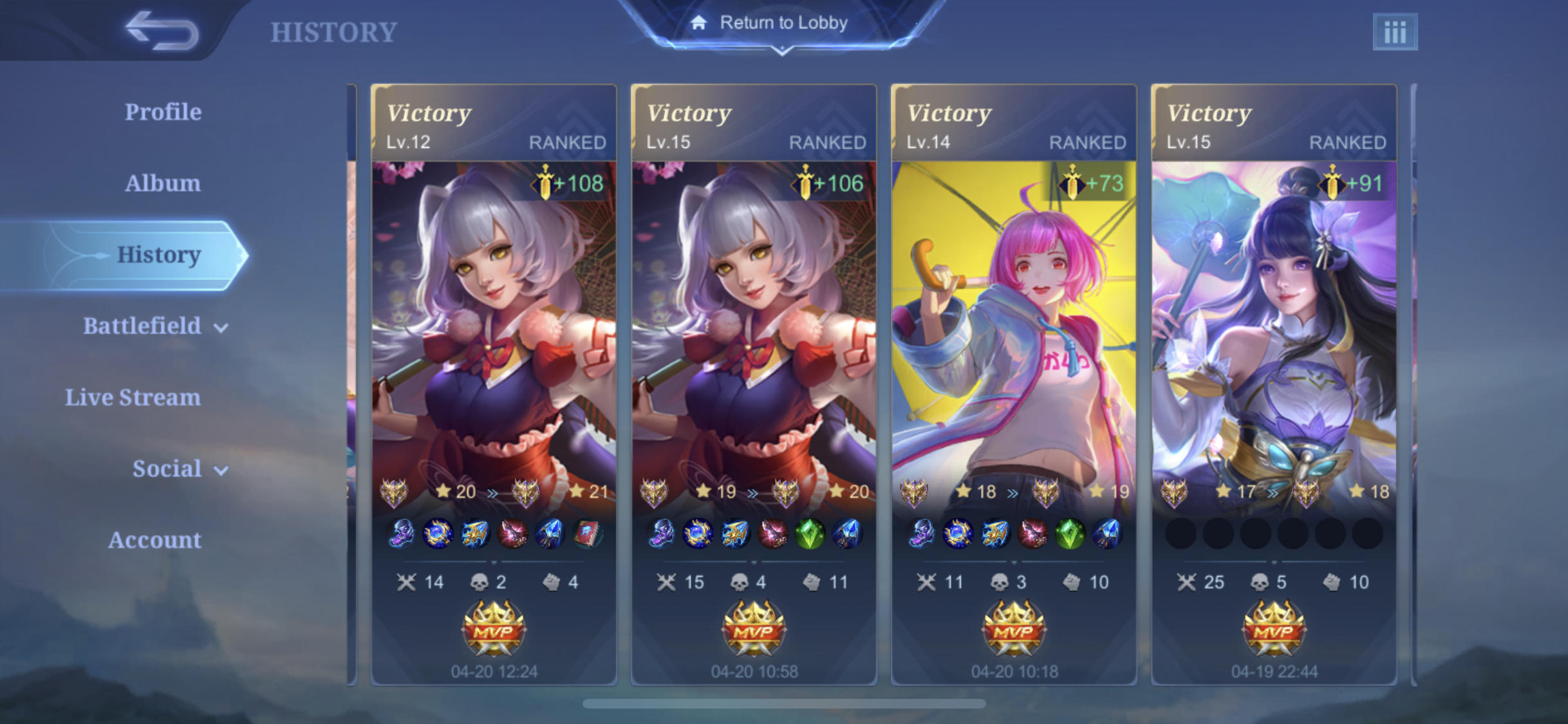Click the horizontal scrollbar below the match cards

pos(784,703)
